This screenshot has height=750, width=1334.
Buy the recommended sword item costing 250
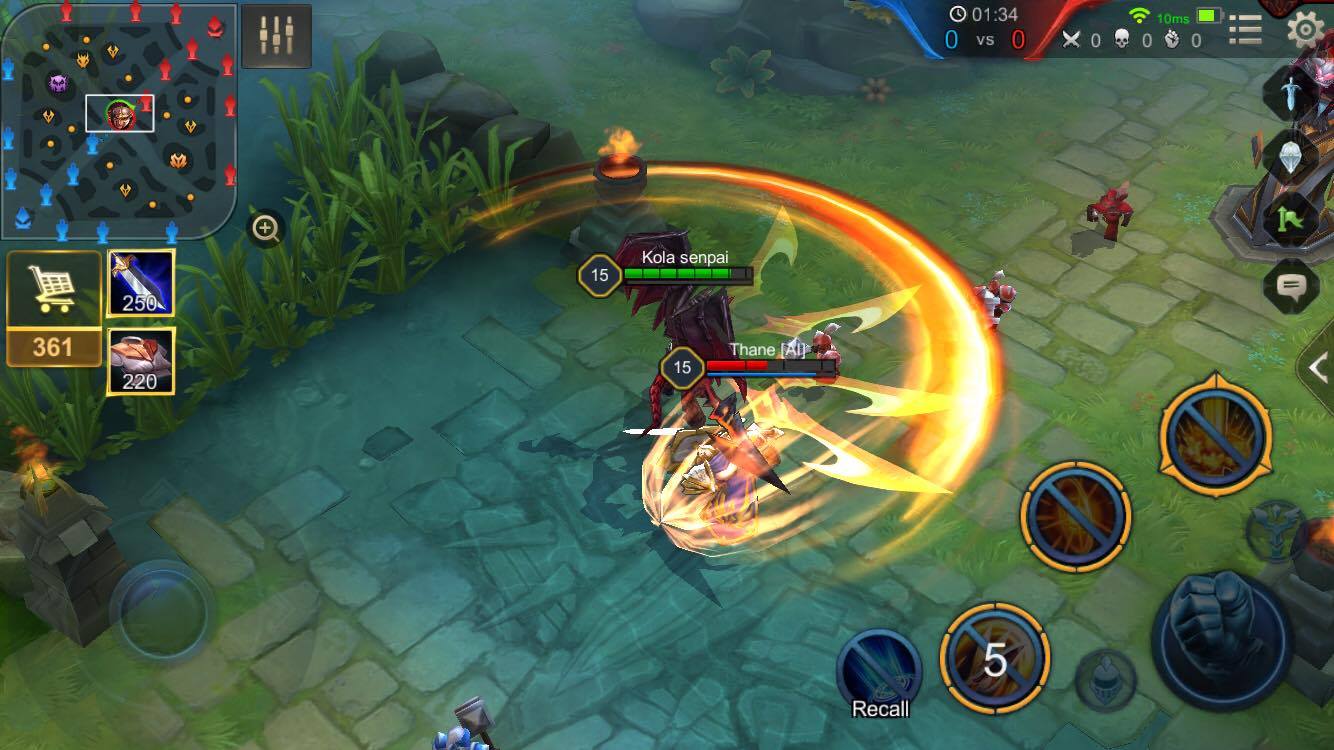click(141, 283)
